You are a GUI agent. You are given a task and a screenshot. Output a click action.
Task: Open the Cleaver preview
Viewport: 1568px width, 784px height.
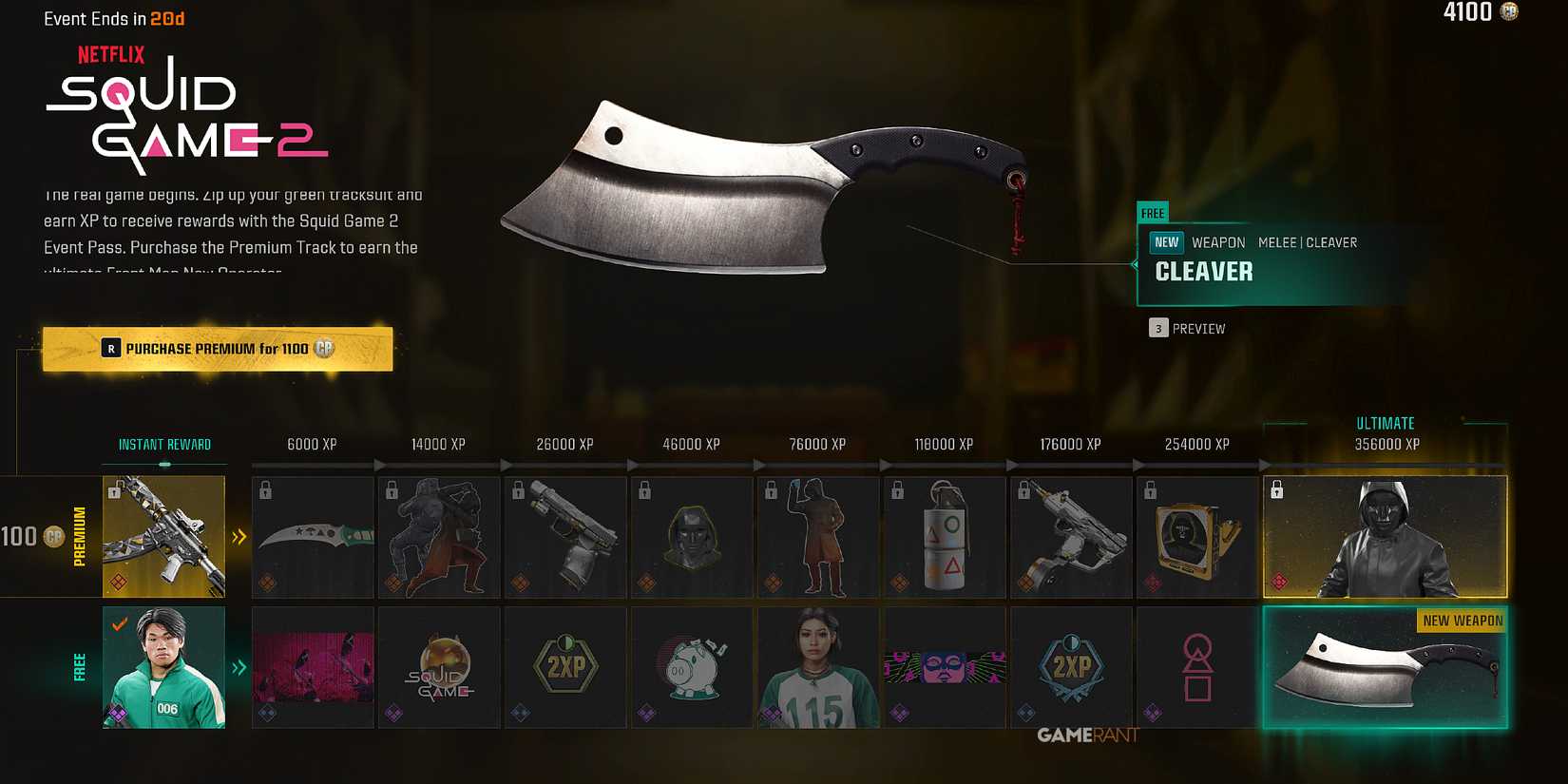coord(1189,328)
